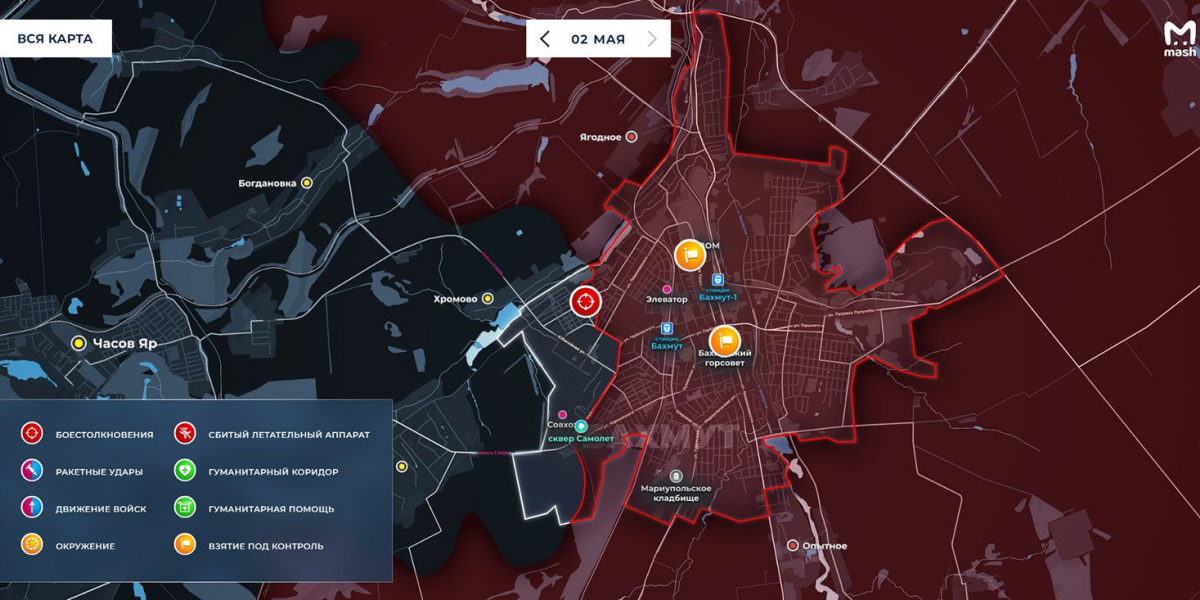Image resolution: width=1200 pixels, height=600 pixels.
Task: Select the Окружение legend entry
Action: coord(32,546)
